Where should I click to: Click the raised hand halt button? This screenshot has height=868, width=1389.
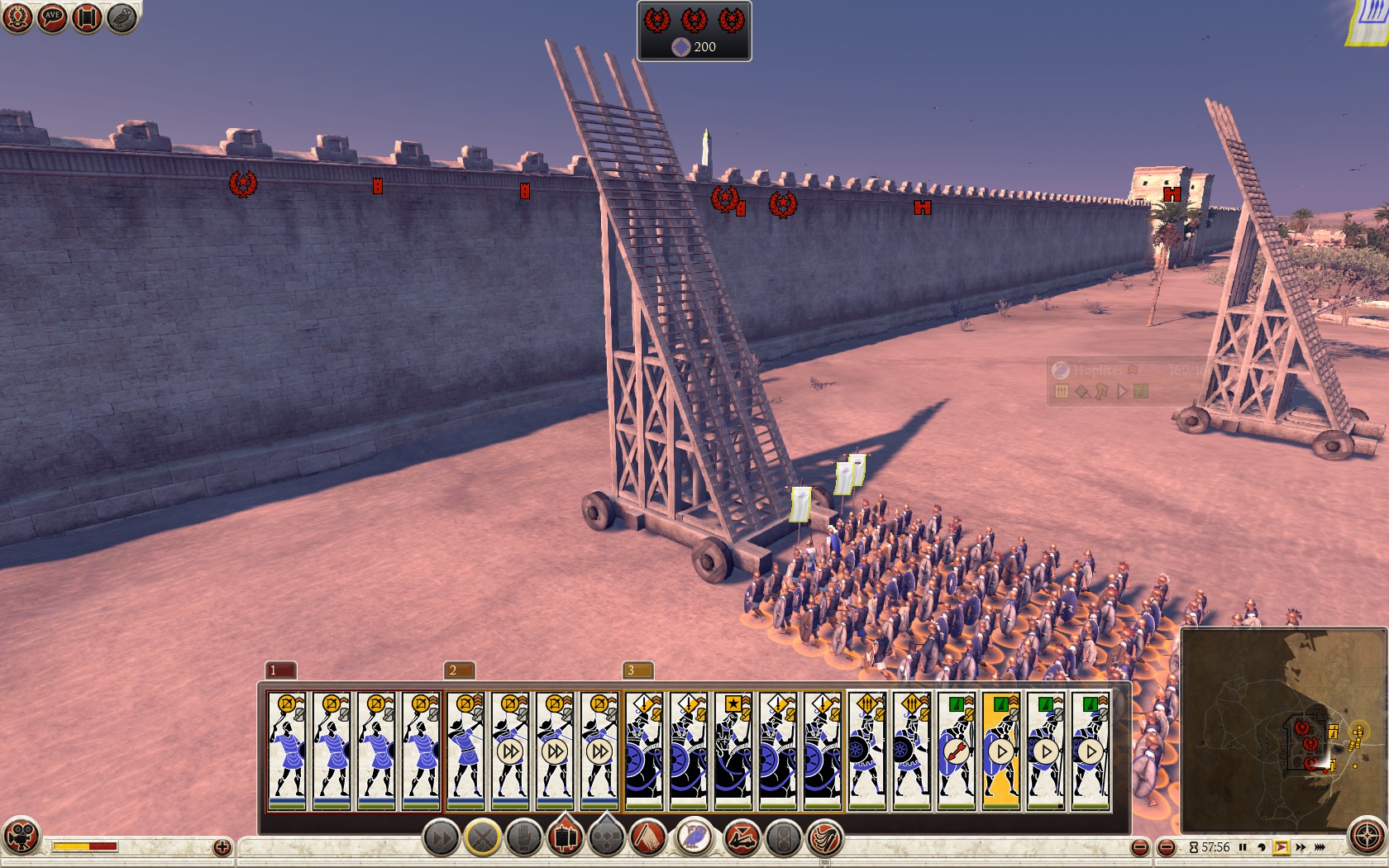[x=524, y=838]
